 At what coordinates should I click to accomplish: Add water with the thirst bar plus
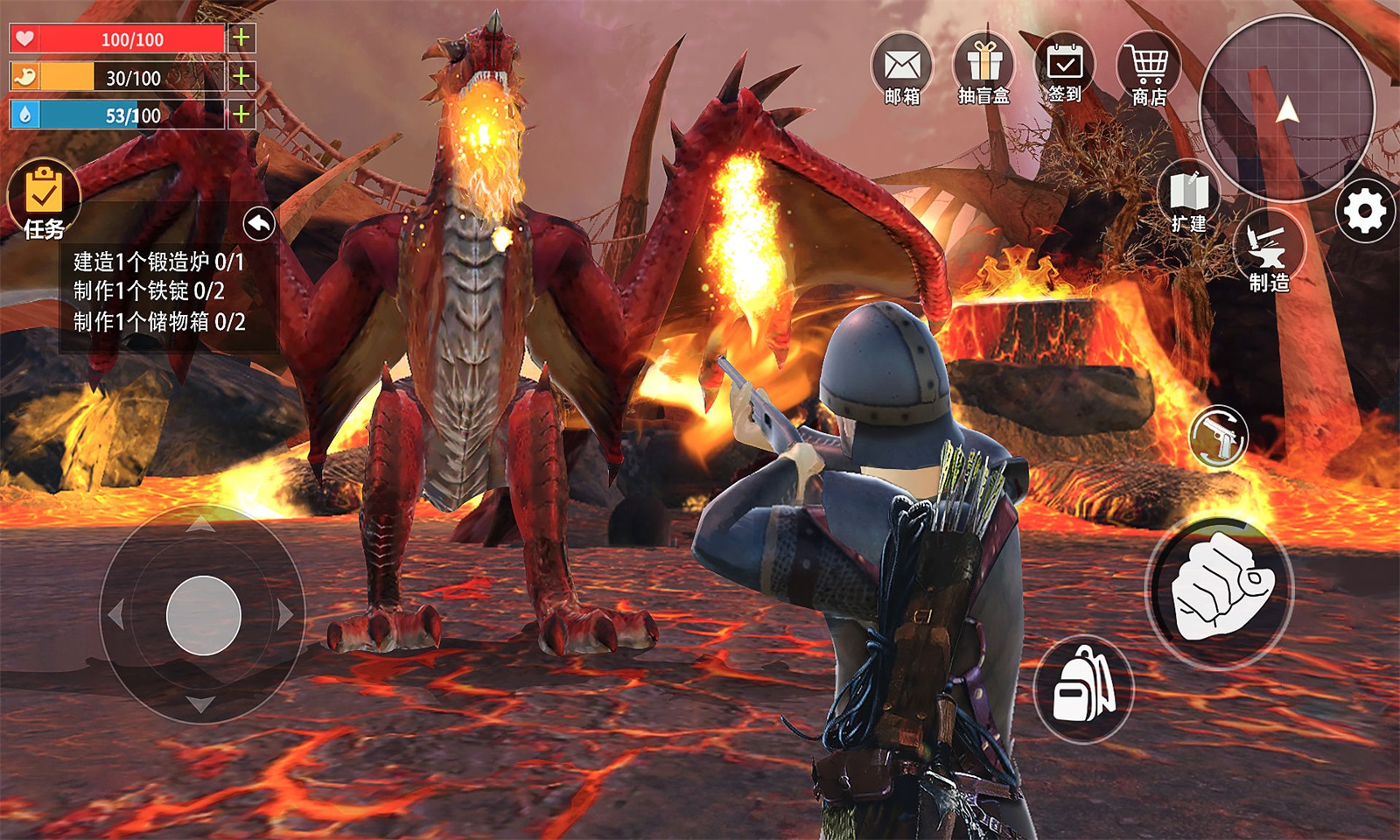click(x=241, y=114)
